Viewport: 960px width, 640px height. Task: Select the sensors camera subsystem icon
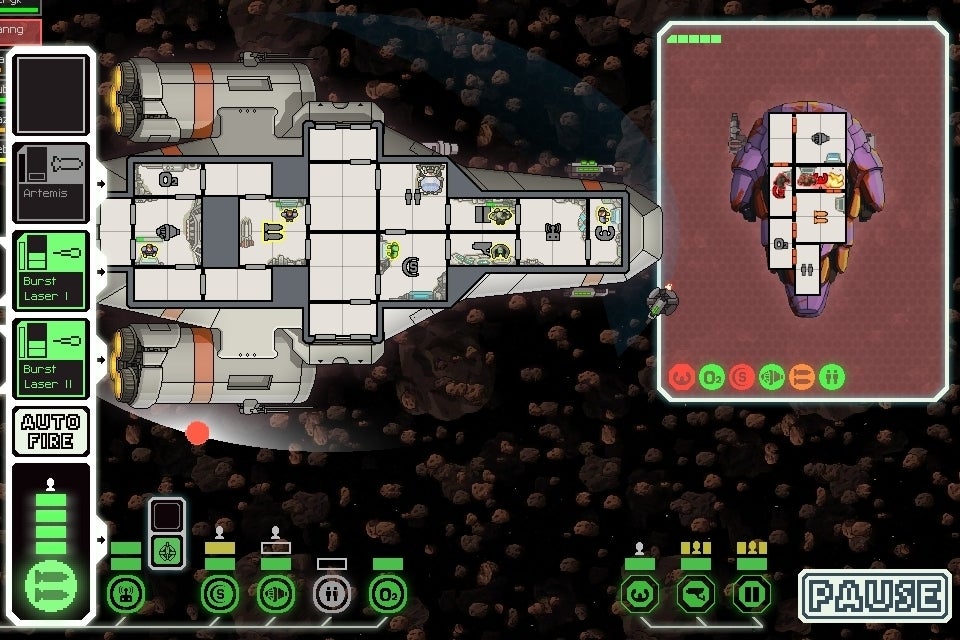click(697, 595)
